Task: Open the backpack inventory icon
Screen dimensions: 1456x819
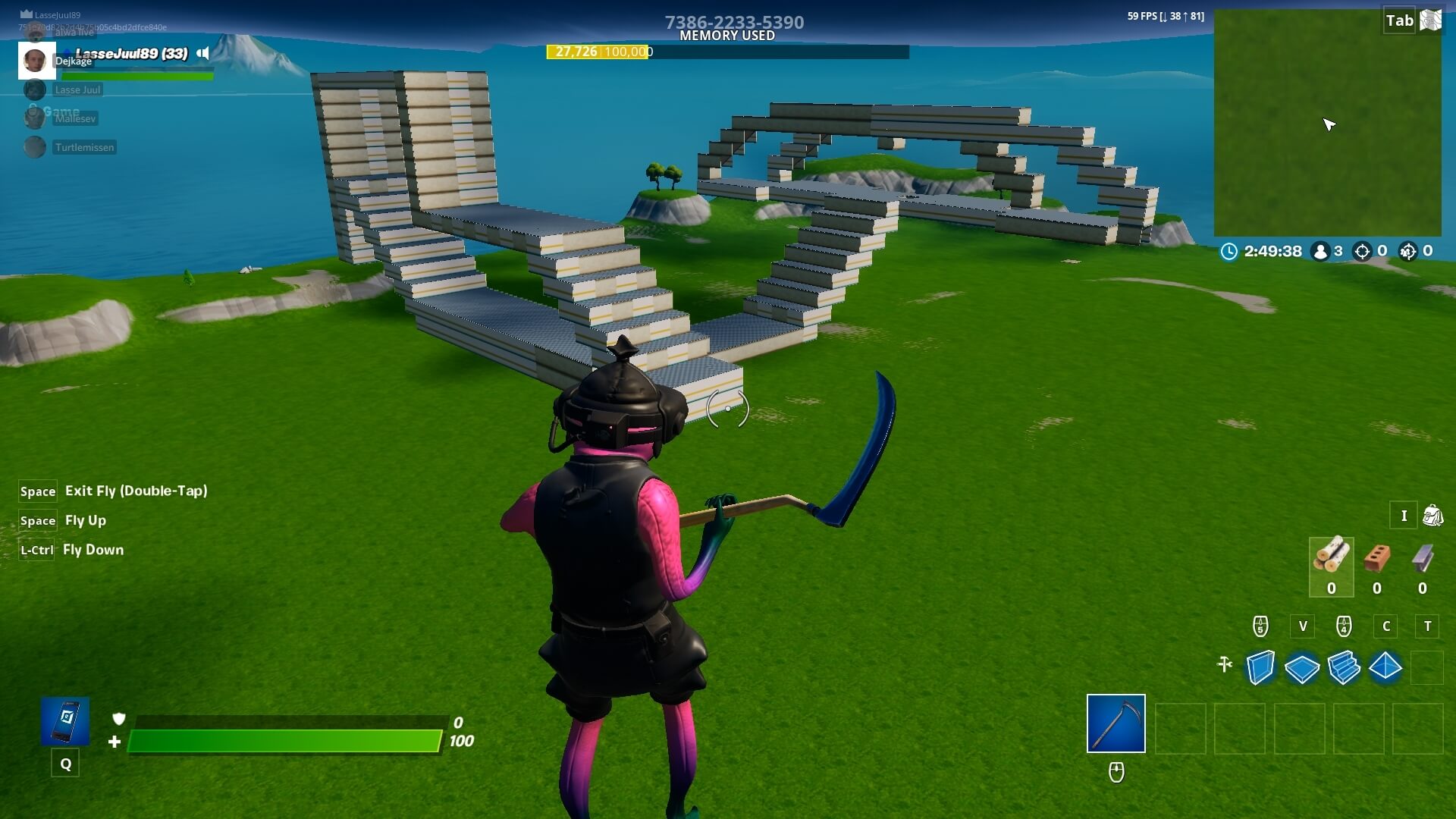Action: [x=1432, y=516]
